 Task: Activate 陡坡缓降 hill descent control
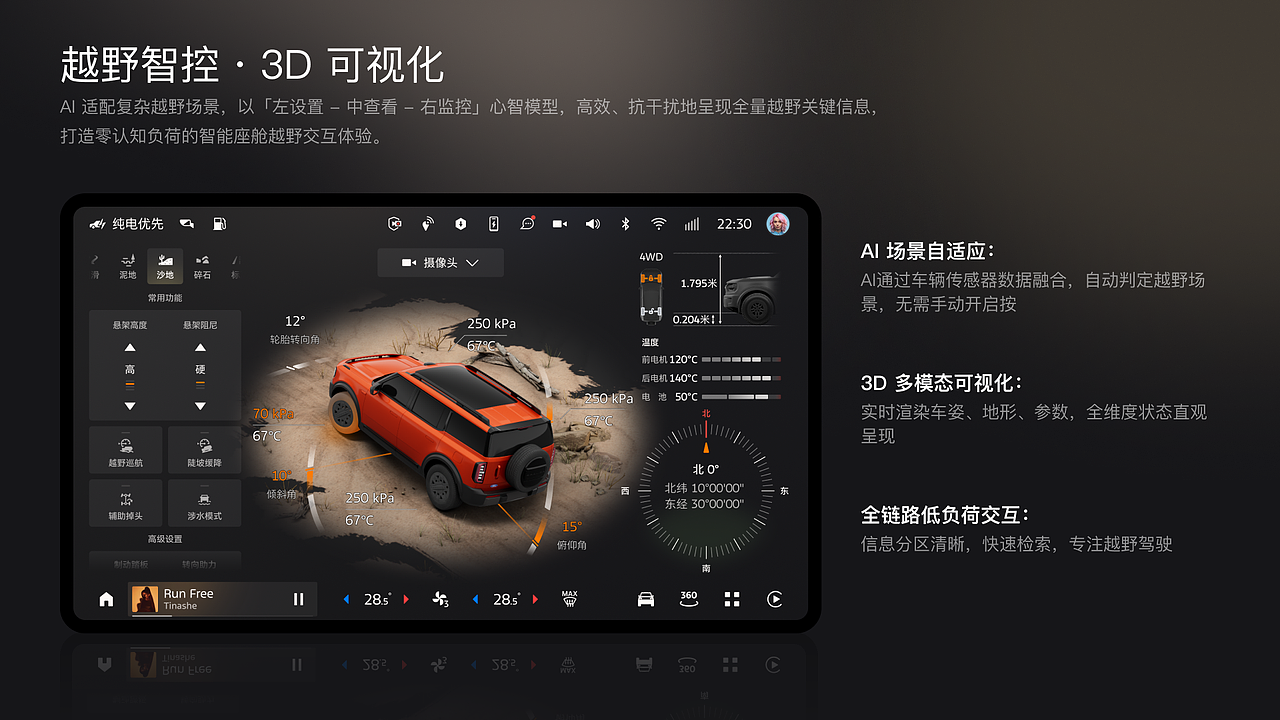pyautogui.click(x=203, y=450)
